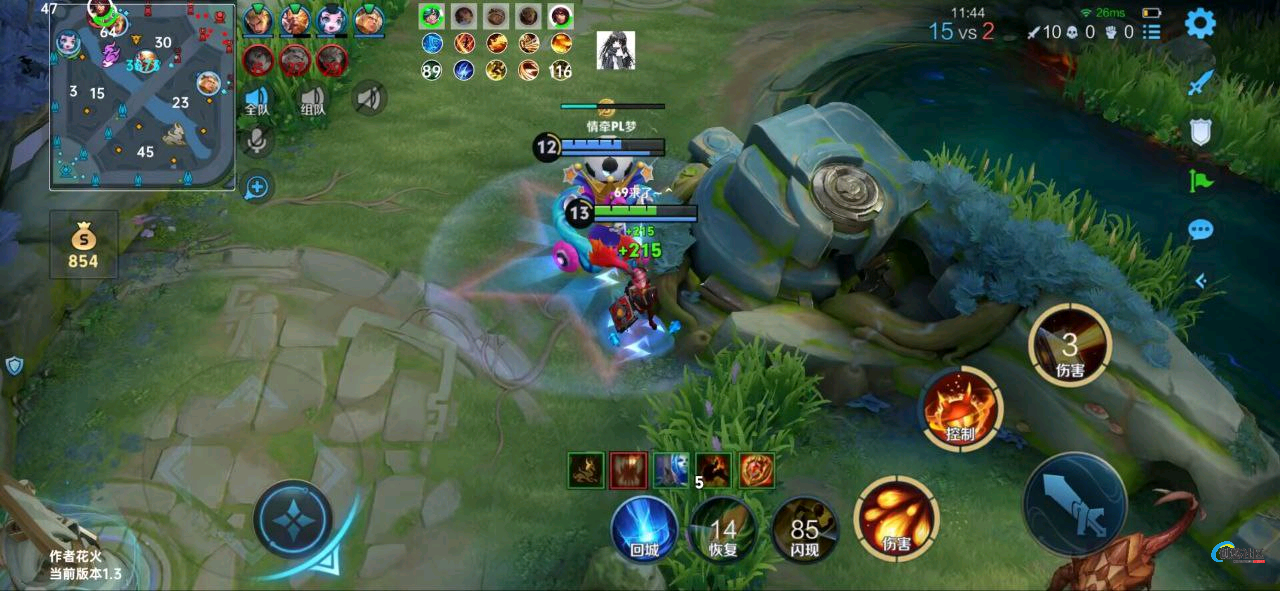Image resolution: width=1280 pixels, height=591 pixels.
Task: Toggle the muted speaker icon
Action: point(369,98)
